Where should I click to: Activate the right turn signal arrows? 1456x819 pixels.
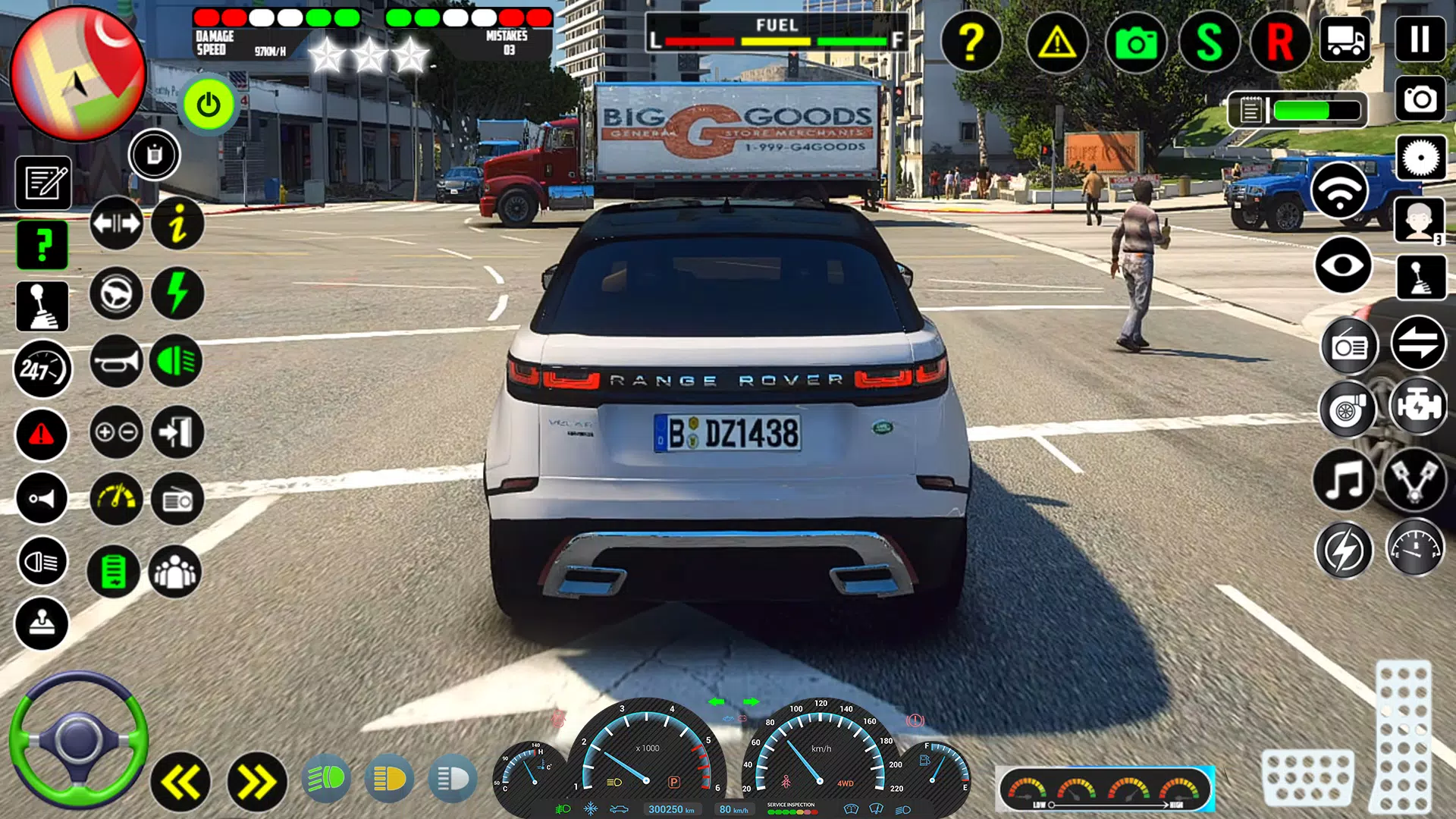[x=256, y=782]
